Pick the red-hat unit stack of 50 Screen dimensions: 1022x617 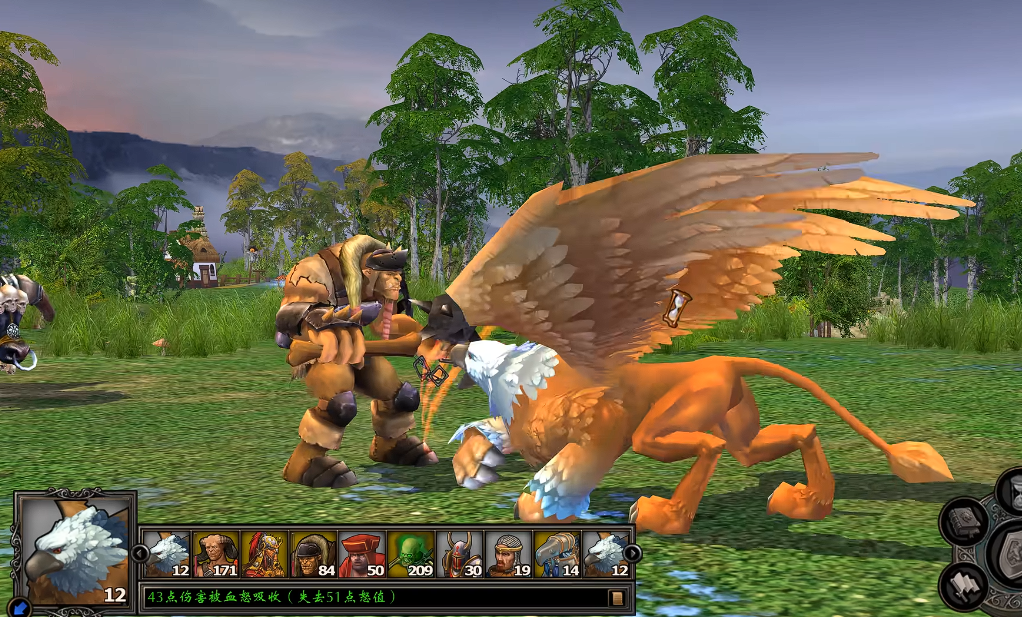click(x=362, y=553)
